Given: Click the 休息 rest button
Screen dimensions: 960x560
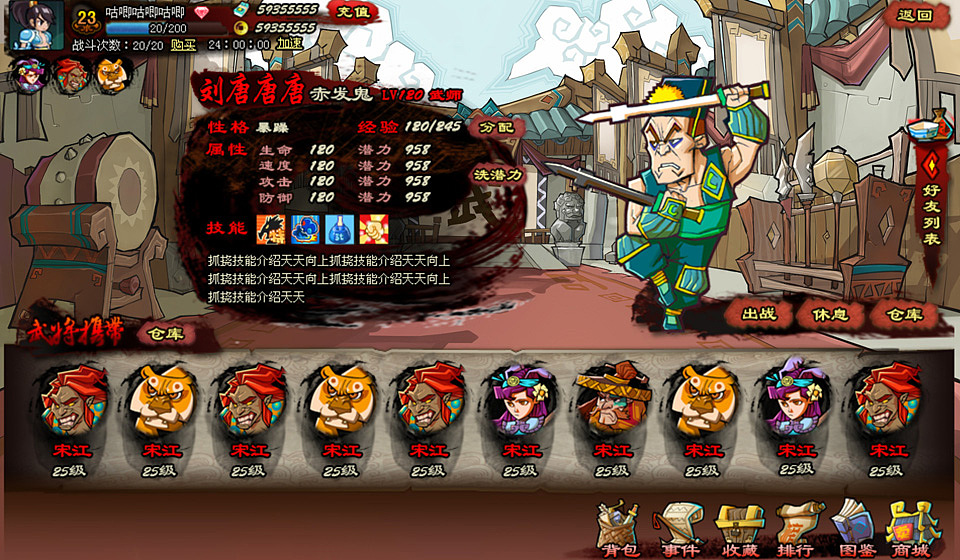Looking at the screenshot, I should point(830,314).
